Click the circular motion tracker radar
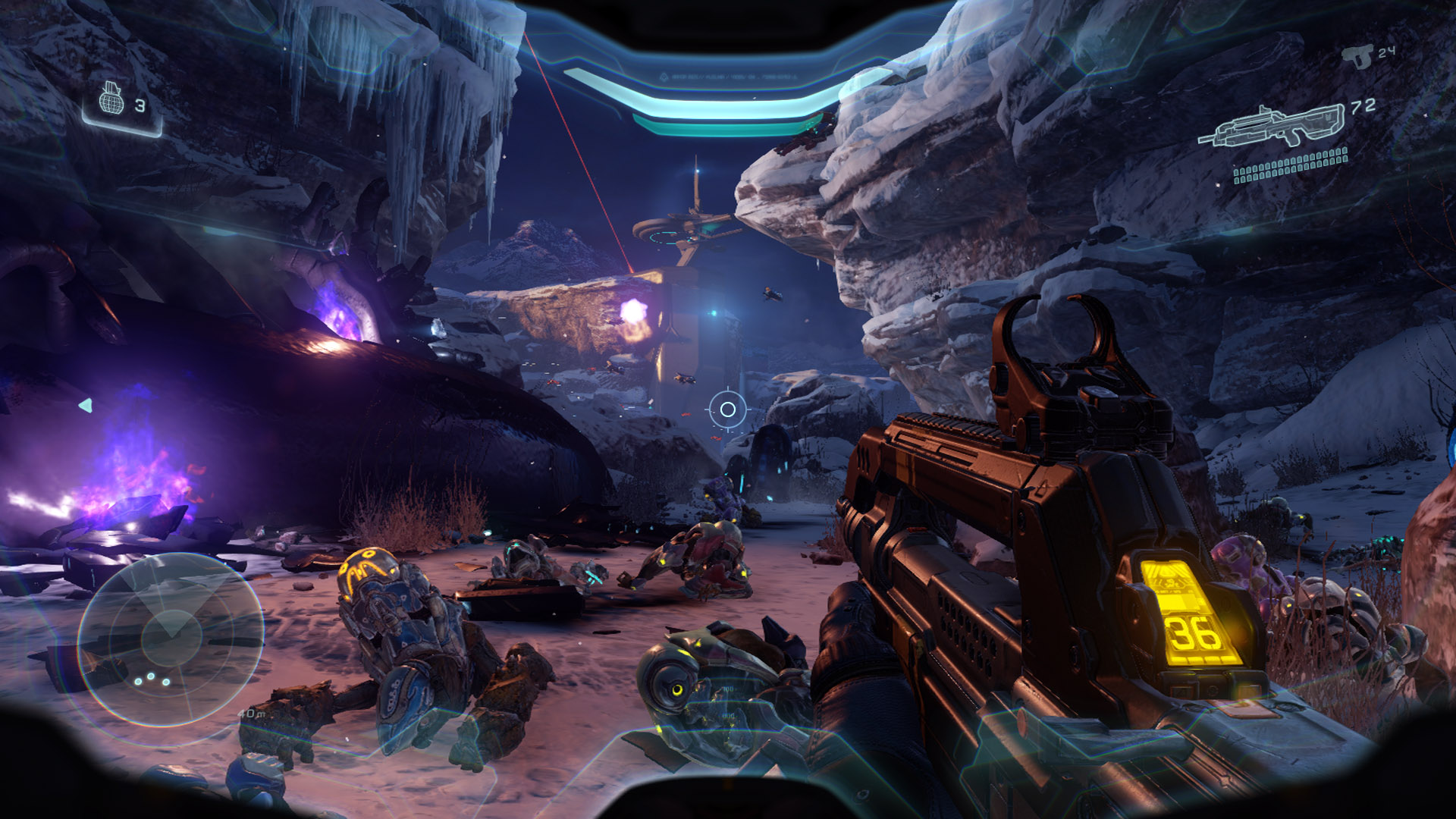The height and width of the screenshot is (819, 1456). 171,639
